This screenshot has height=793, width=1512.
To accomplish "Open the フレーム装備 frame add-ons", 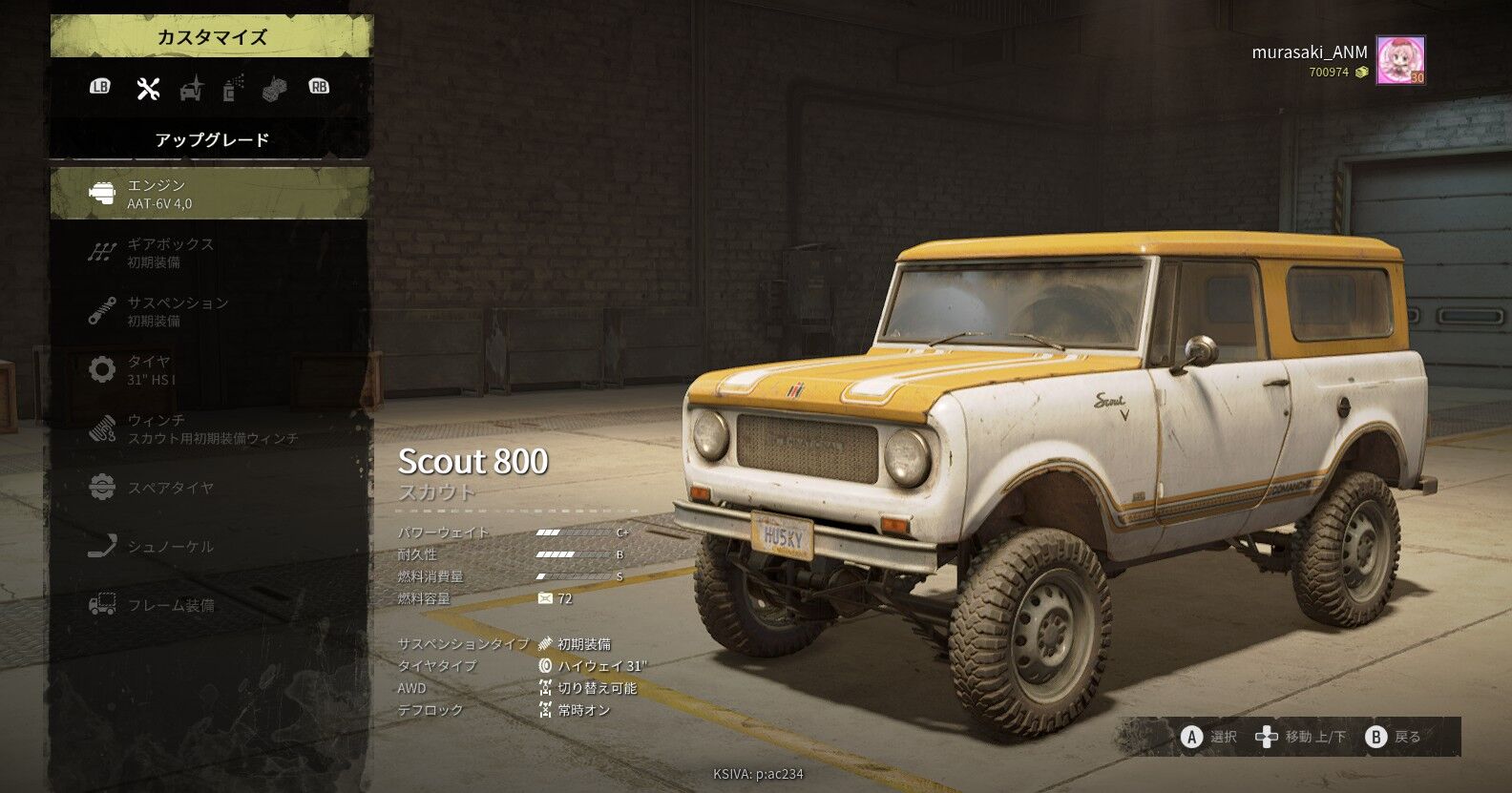I will pos(210,605).
